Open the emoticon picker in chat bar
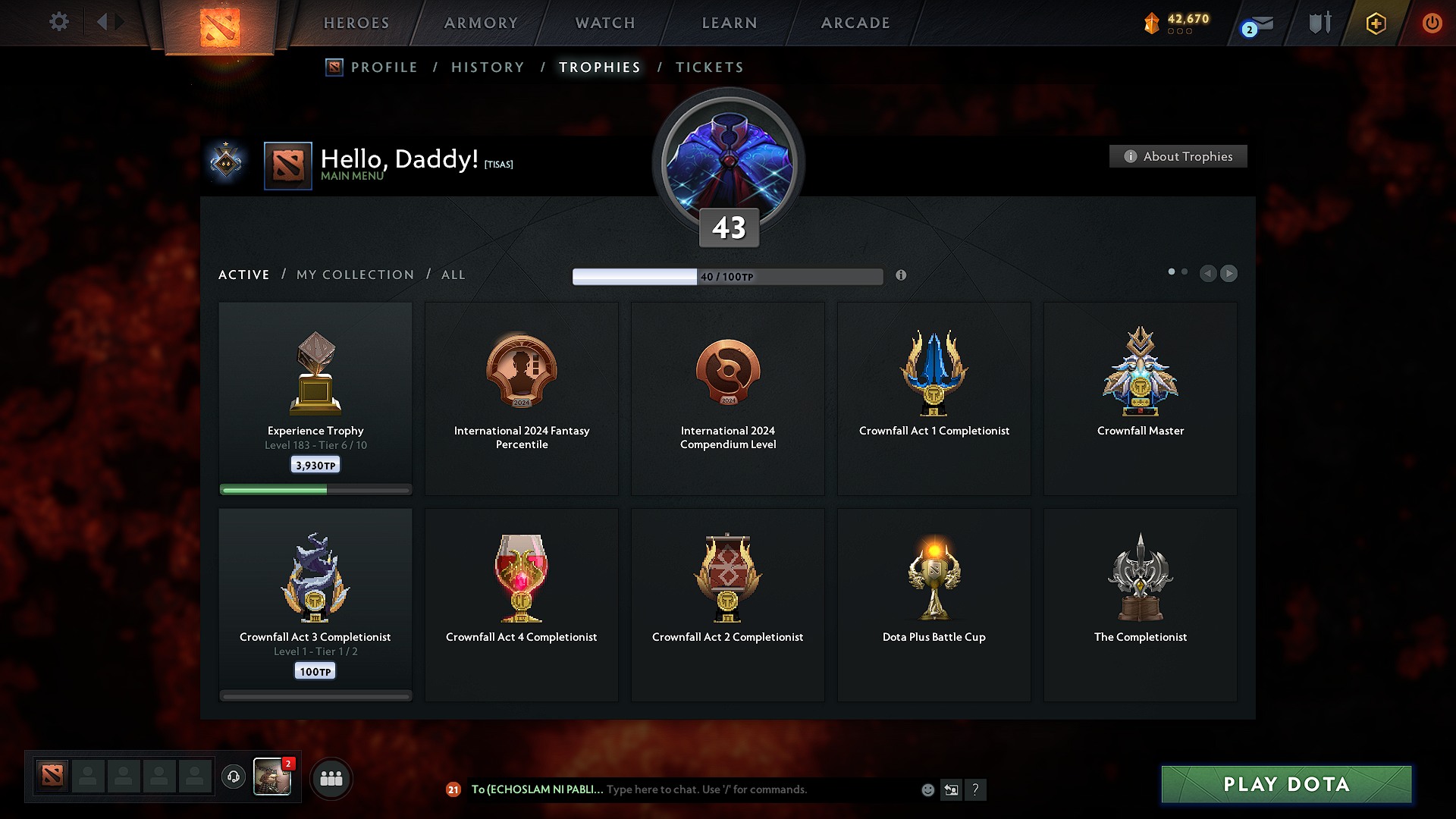Screen dimensions: 1456x819 927,789
